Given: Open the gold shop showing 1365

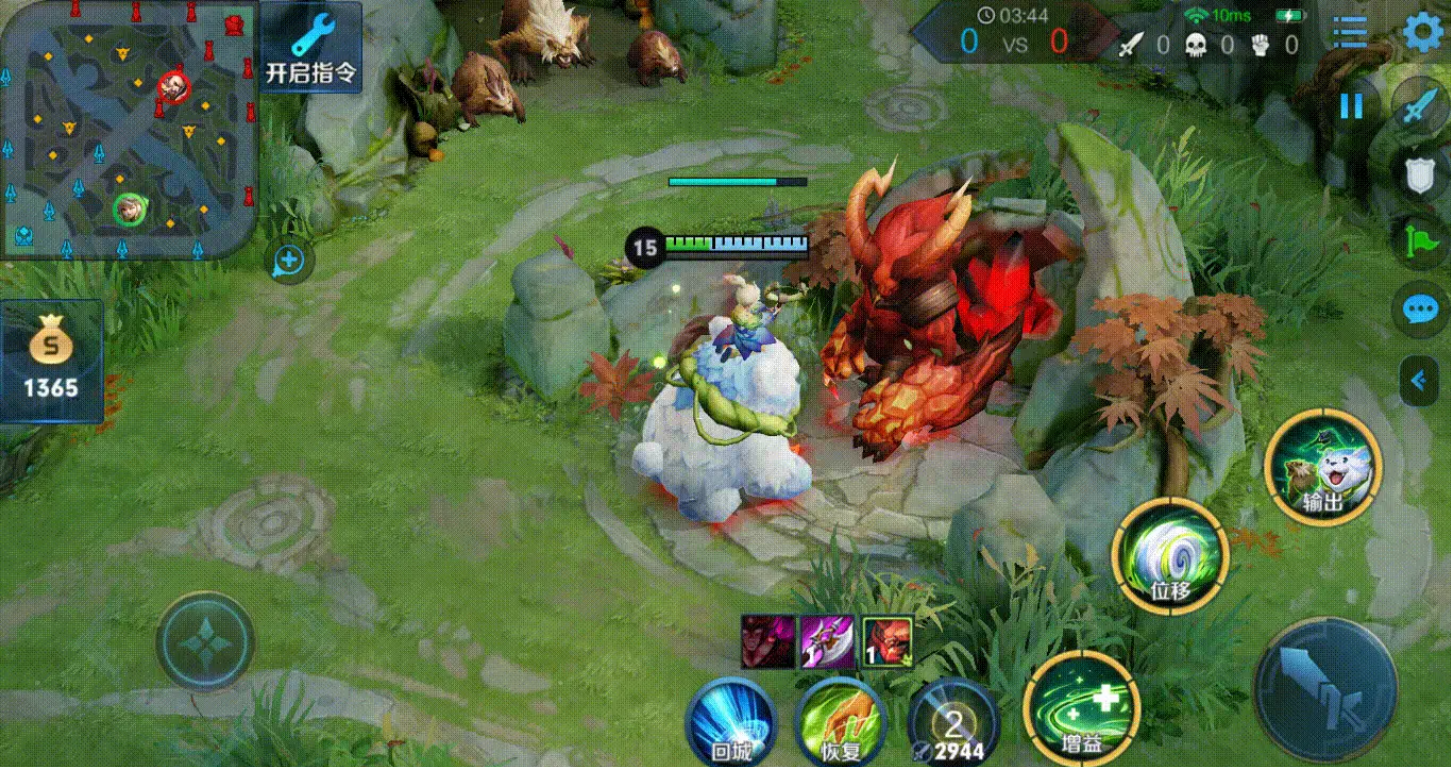Looking at the screenshot, I should coord(51,361).
